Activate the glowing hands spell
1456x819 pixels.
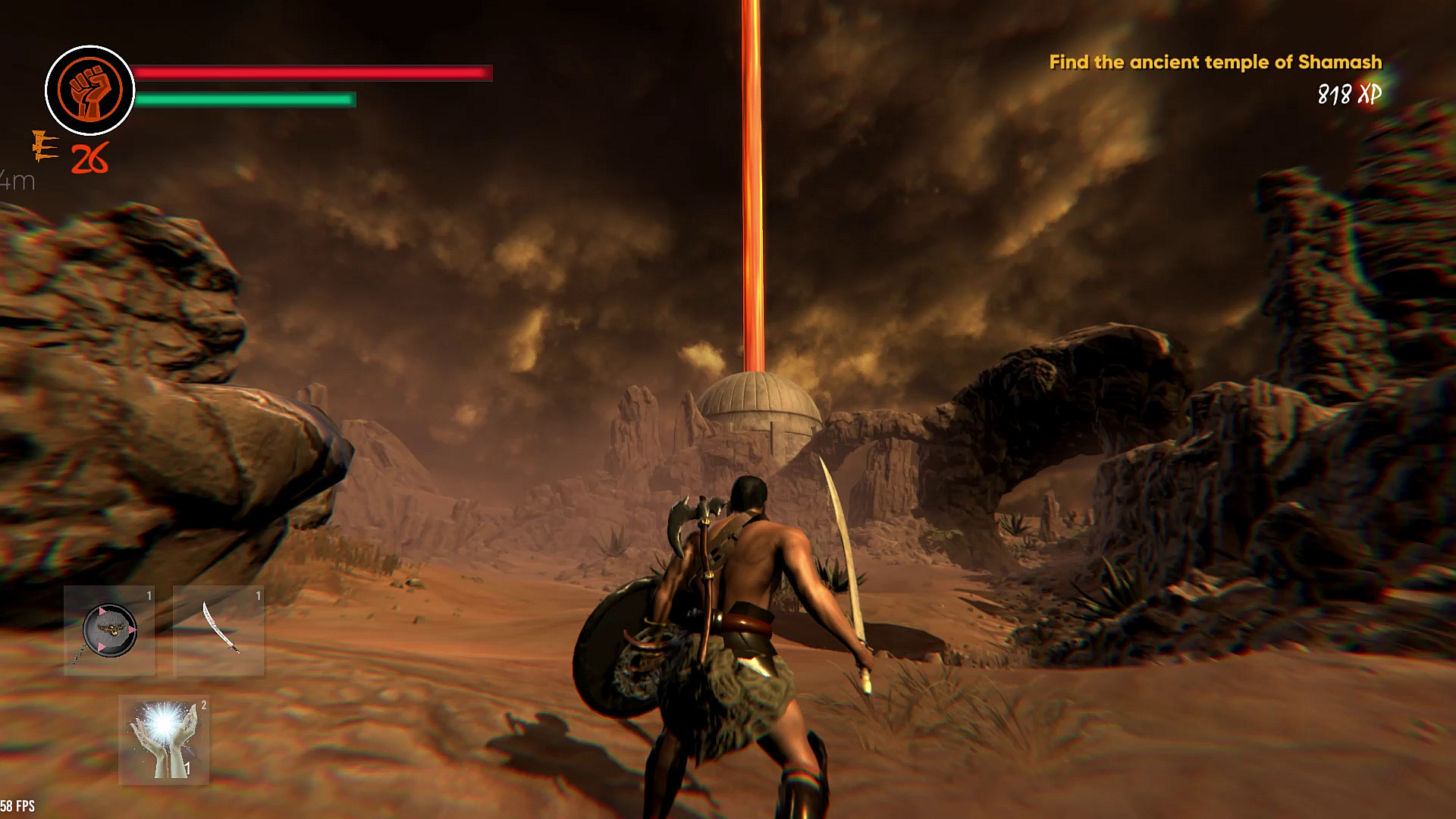click(164, 741)
